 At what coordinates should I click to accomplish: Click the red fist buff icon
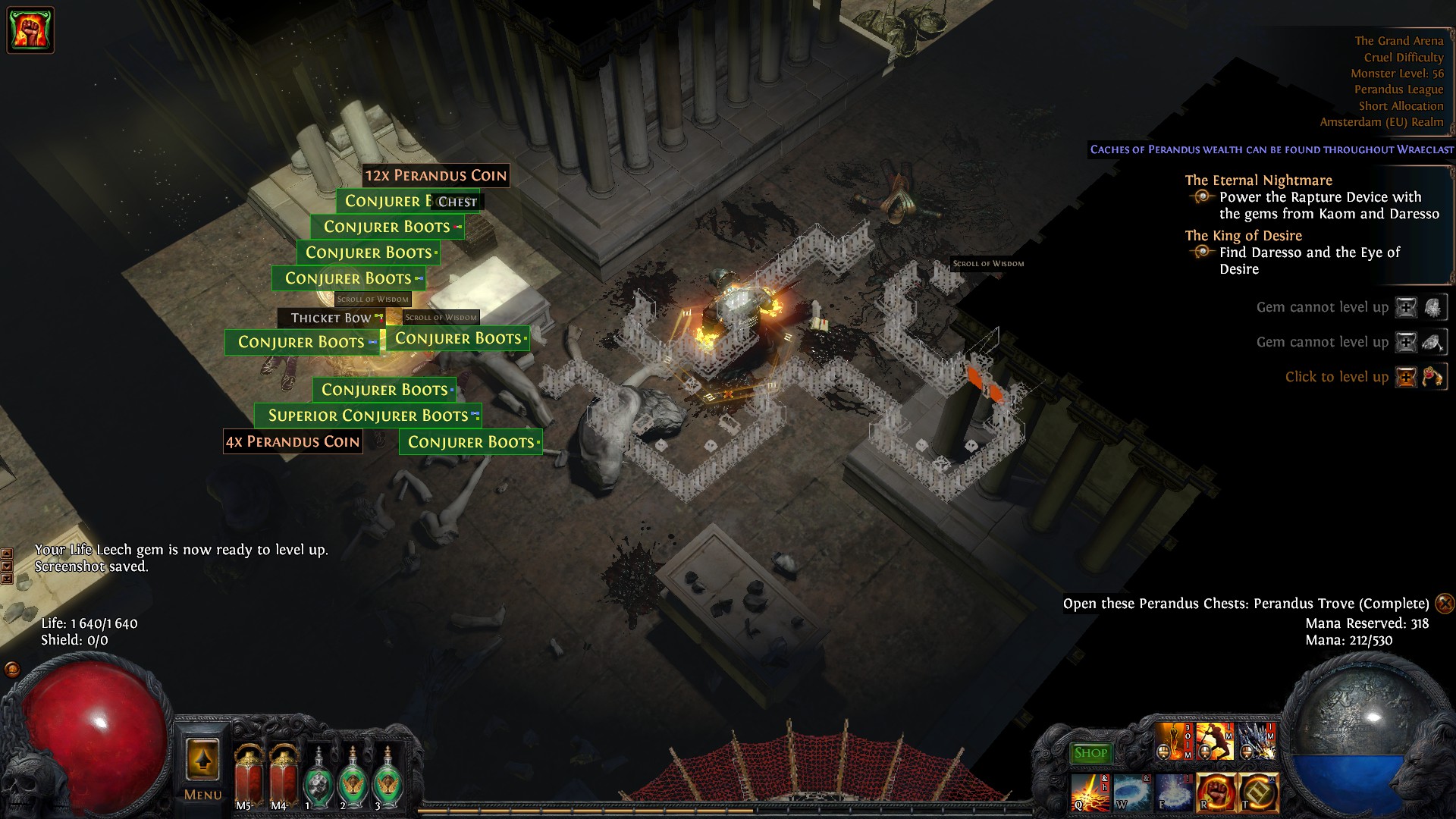coord(30,30)
